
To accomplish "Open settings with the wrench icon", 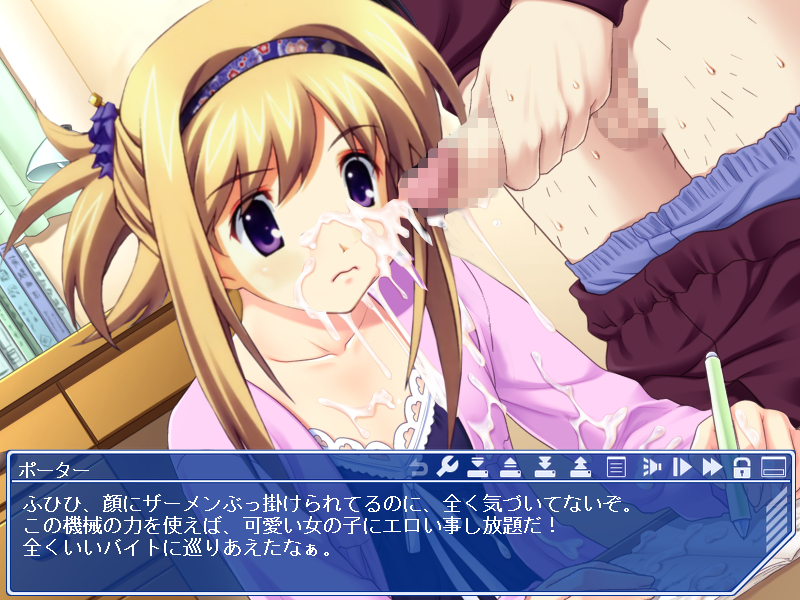I will click(x=448, y=467).
